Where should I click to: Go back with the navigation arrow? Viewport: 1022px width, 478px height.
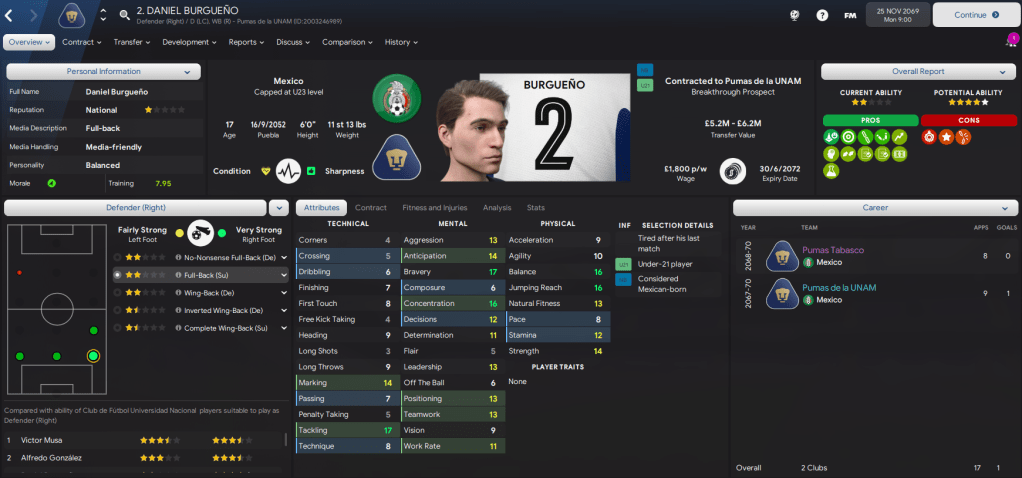coord(11,15)
